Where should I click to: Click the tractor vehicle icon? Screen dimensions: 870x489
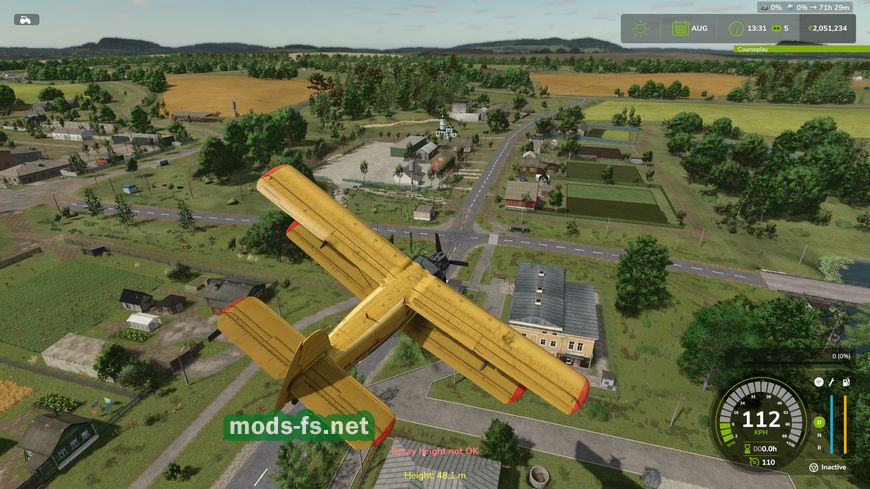pyautogui.click(x=26, y=19)
